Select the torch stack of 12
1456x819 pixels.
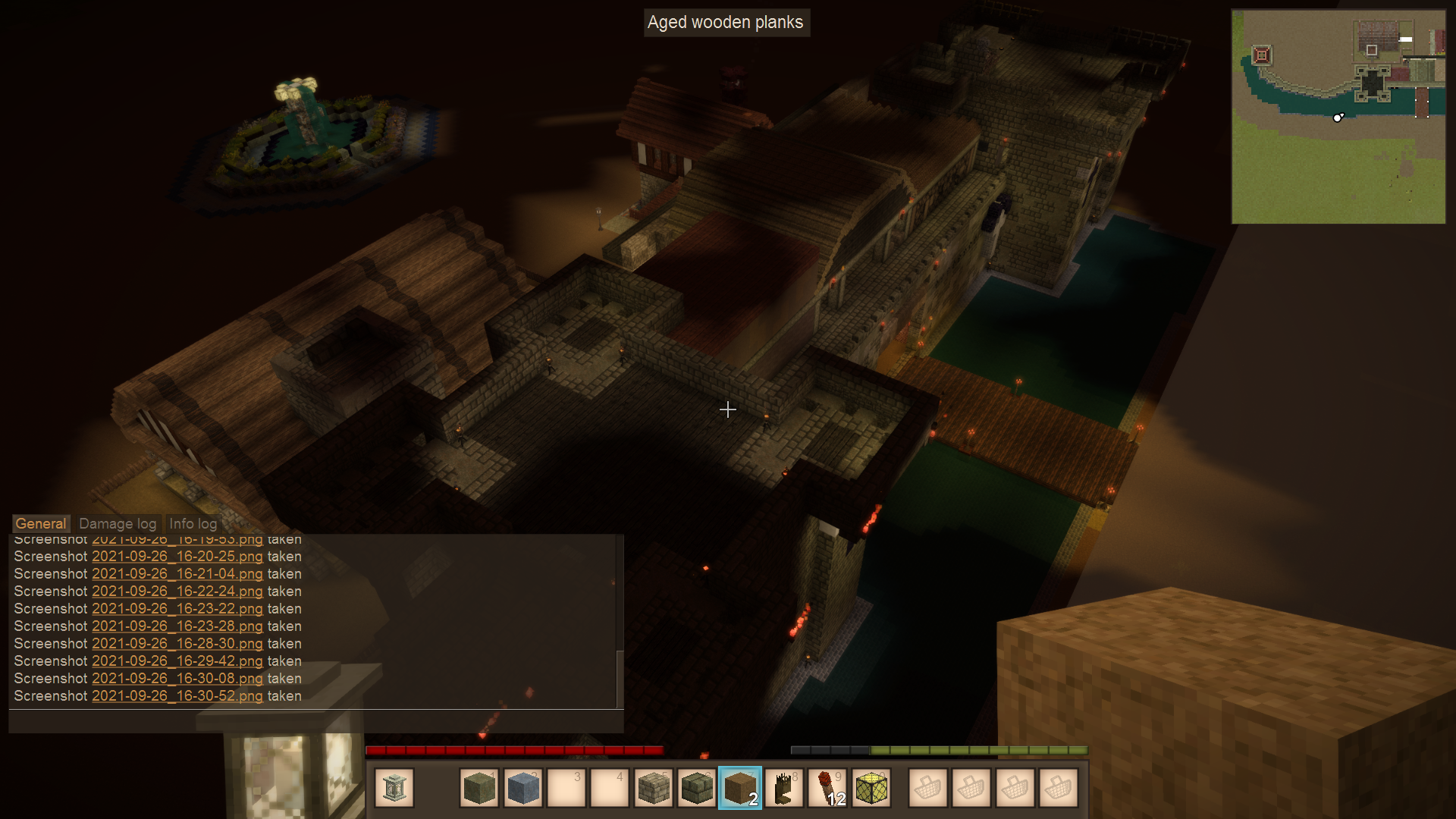tap(827, 789)
